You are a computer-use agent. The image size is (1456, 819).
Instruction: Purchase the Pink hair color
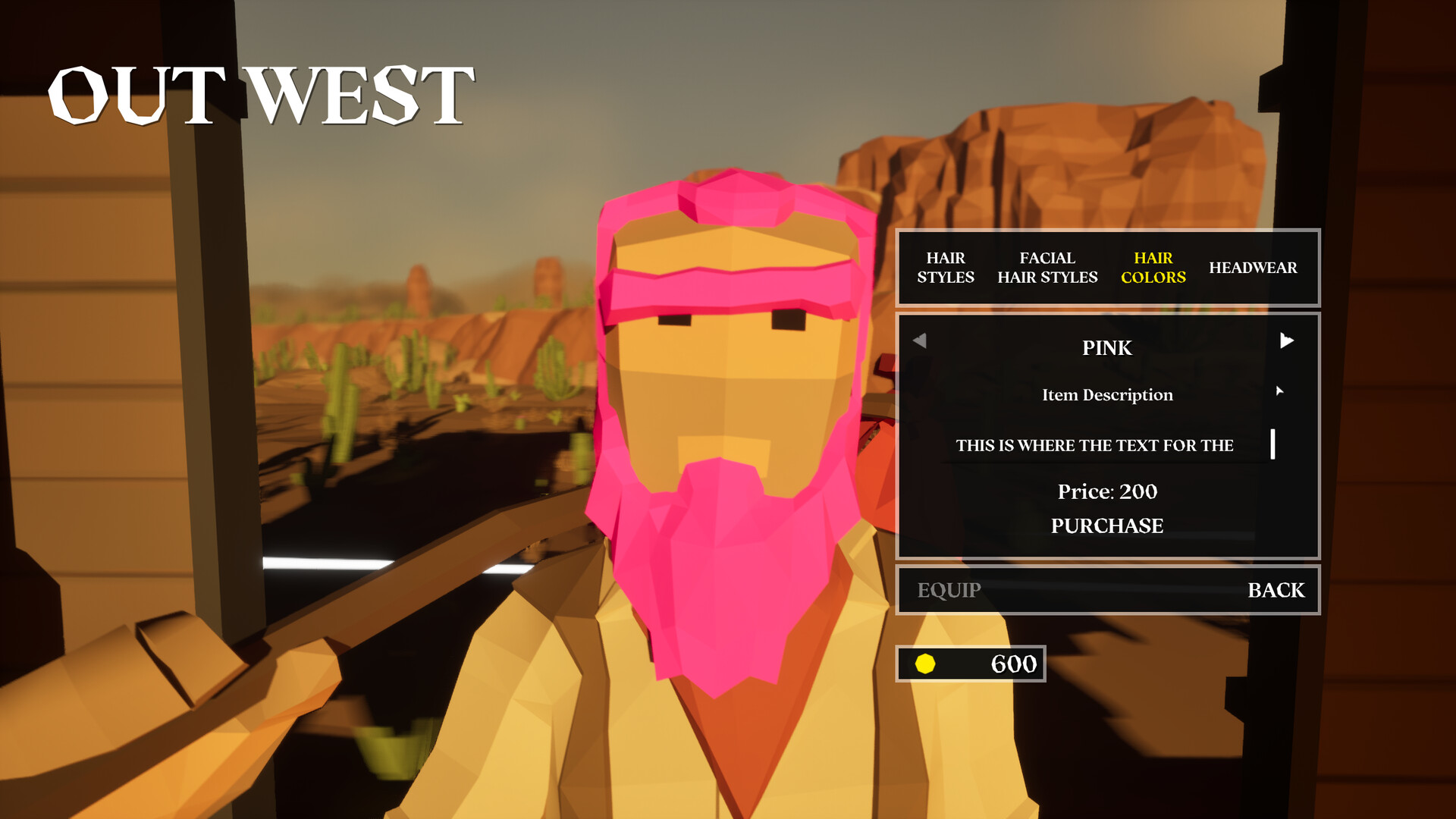click(x=1106, y=526)
